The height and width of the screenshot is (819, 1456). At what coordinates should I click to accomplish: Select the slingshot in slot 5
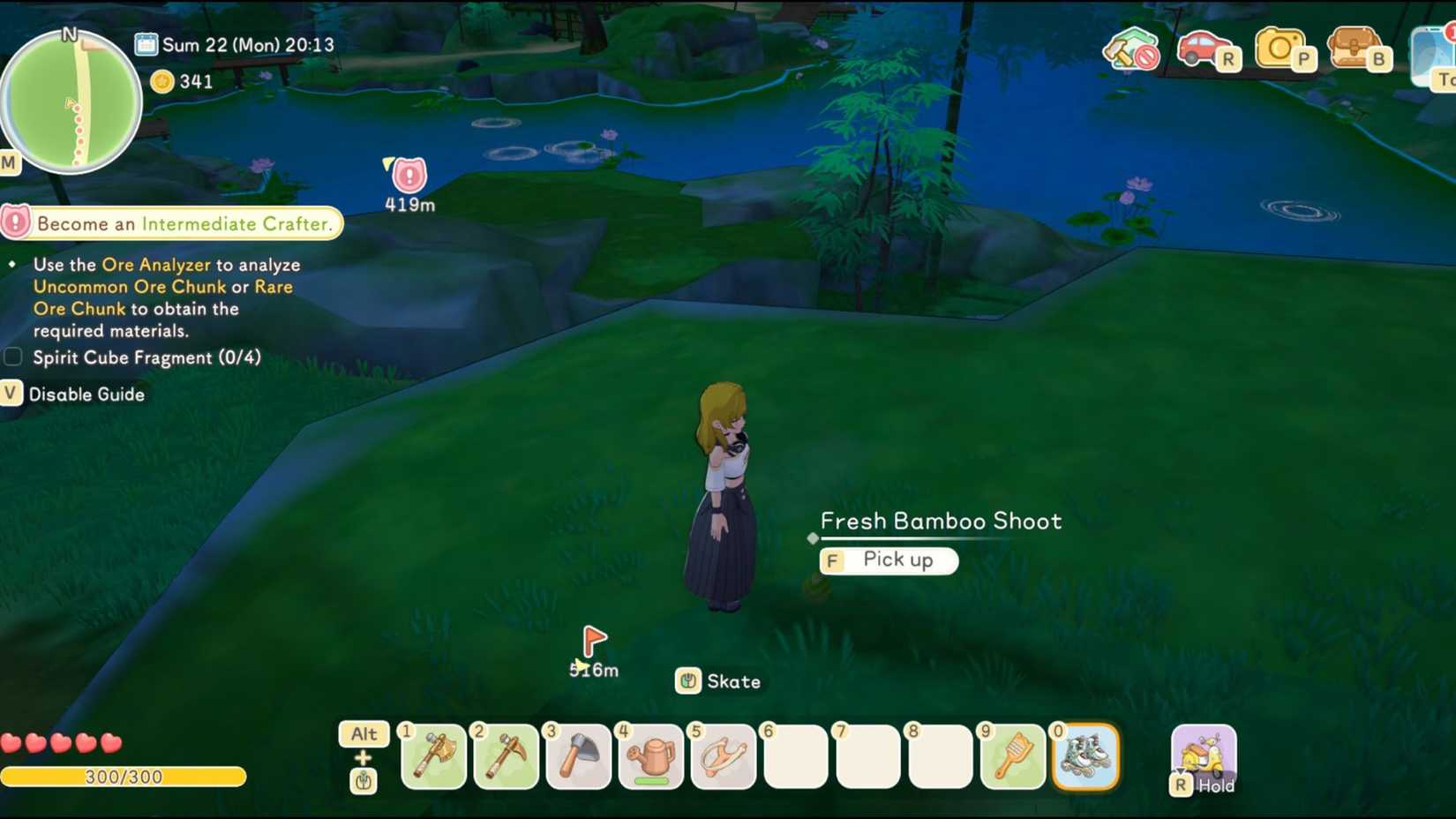(x=724, y=757)
